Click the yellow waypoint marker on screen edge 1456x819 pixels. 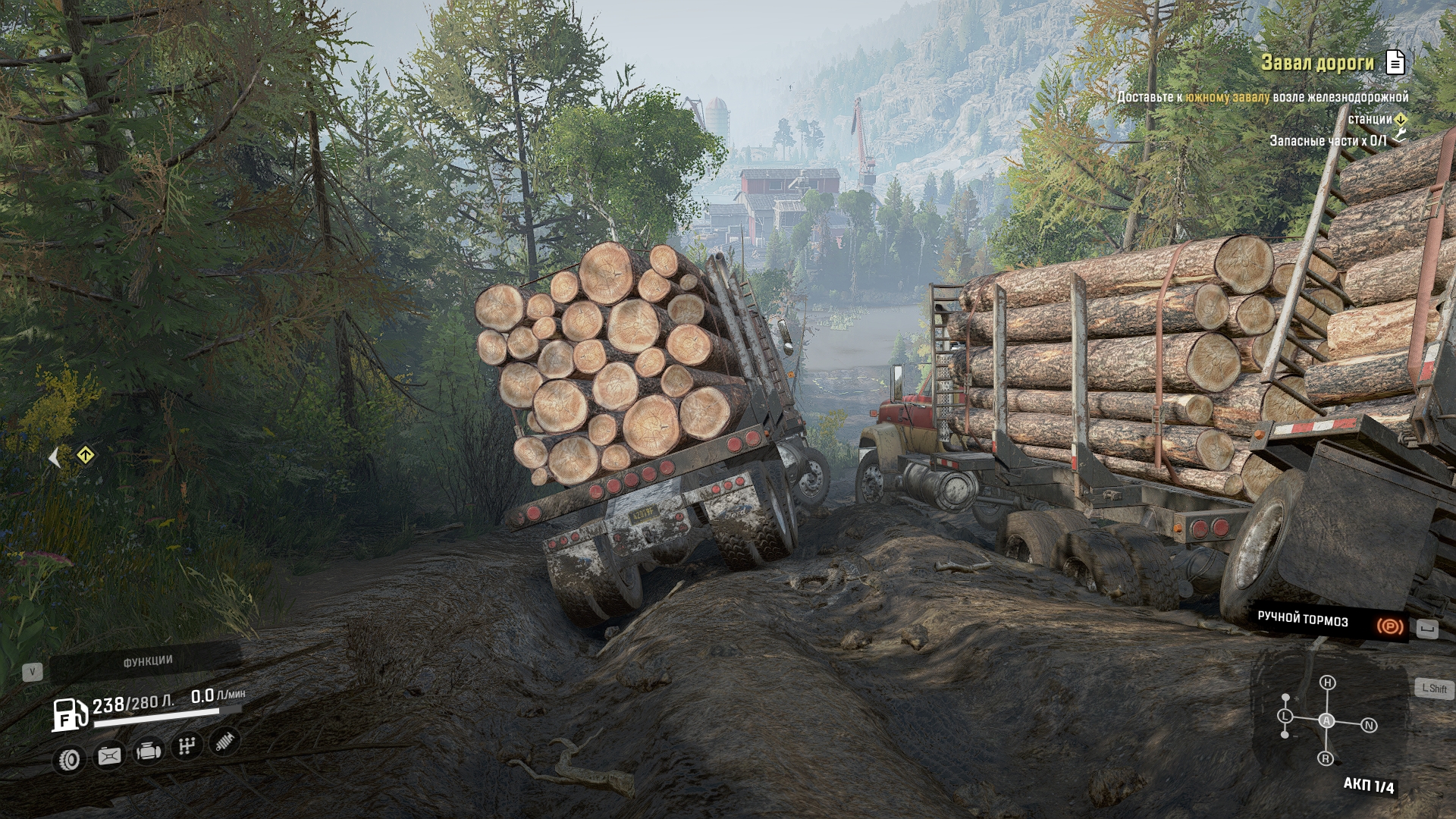pos(86,456)
